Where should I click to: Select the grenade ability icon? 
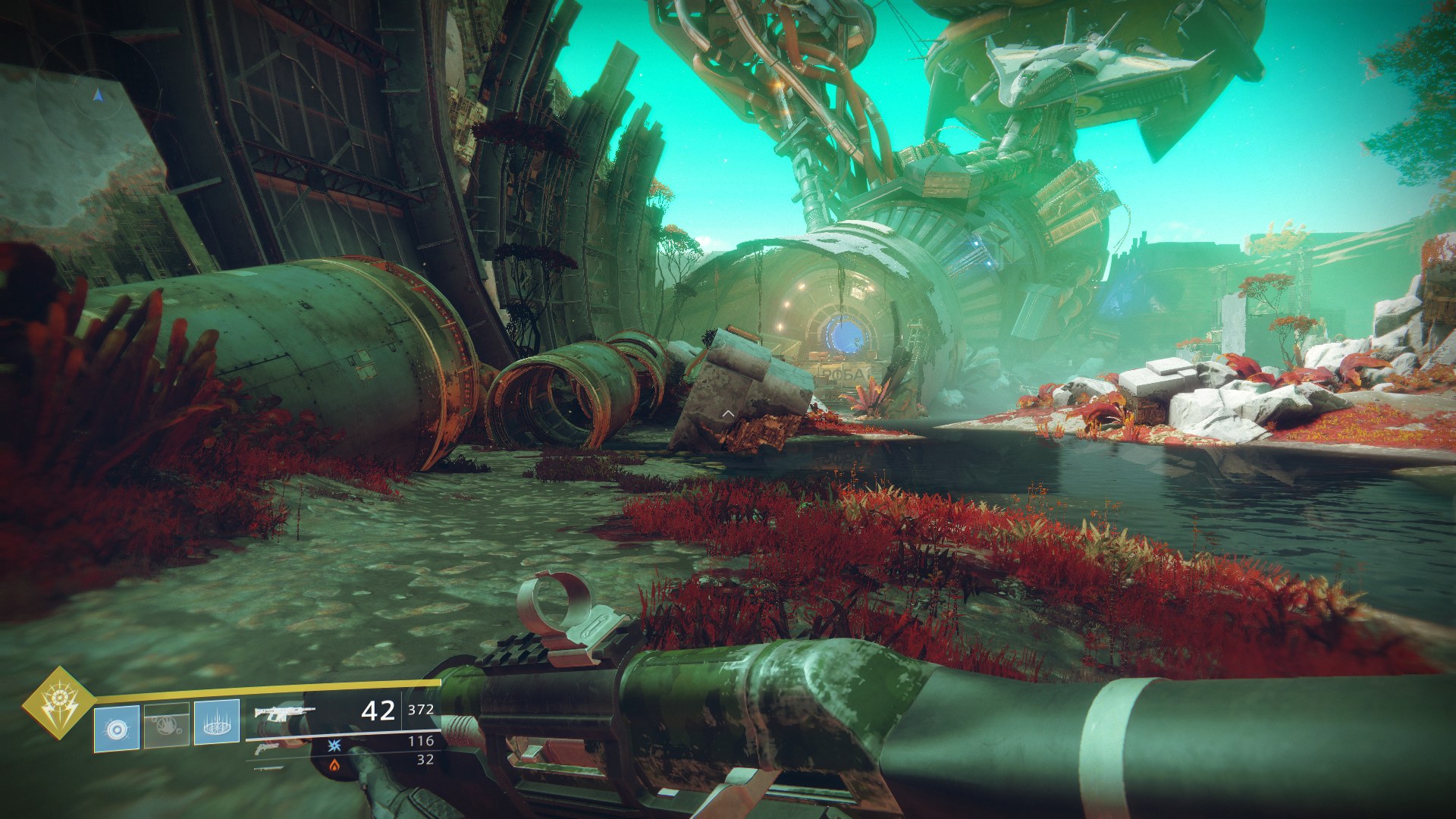116,727
